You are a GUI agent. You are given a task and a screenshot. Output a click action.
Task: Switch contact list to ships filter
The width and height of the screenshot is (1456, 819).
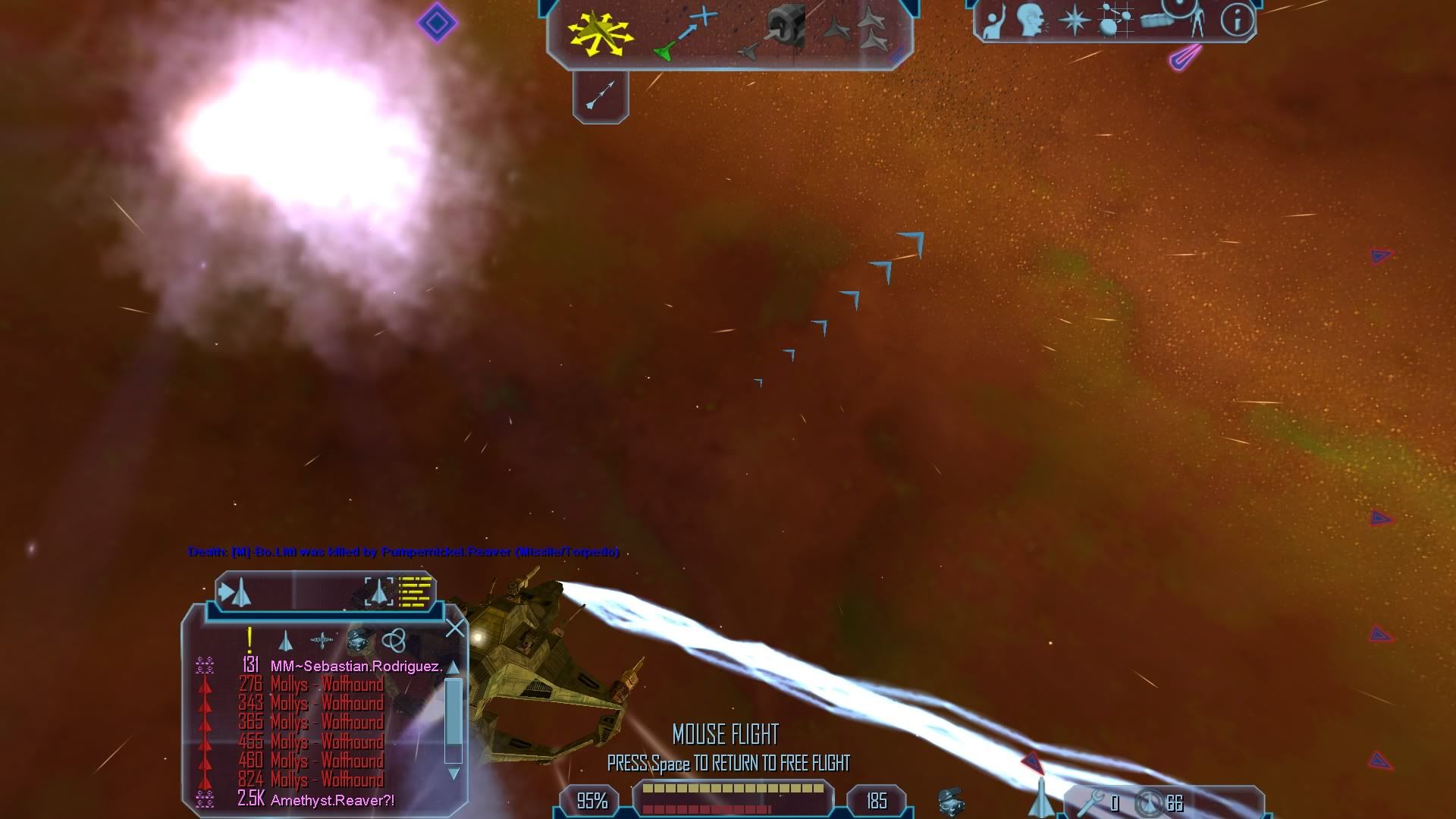coord(285,642)
